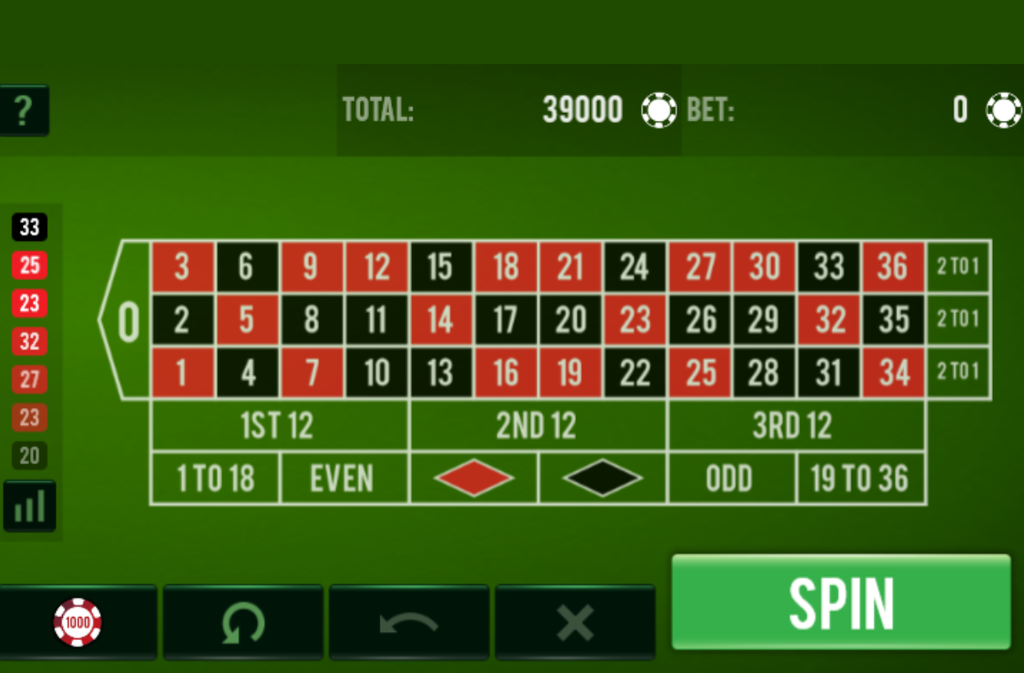Click the green SPIN button
The height and width of the screenshot is (673, 1024).
pos(841,602)
